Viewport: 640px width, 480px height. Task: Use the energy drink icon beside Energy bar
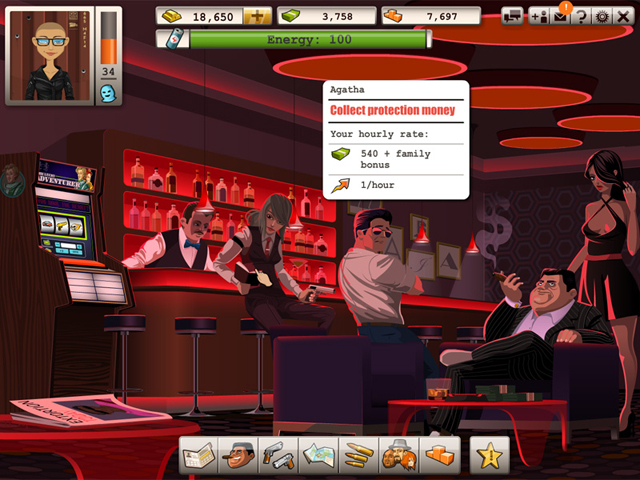tap(173, 38)
